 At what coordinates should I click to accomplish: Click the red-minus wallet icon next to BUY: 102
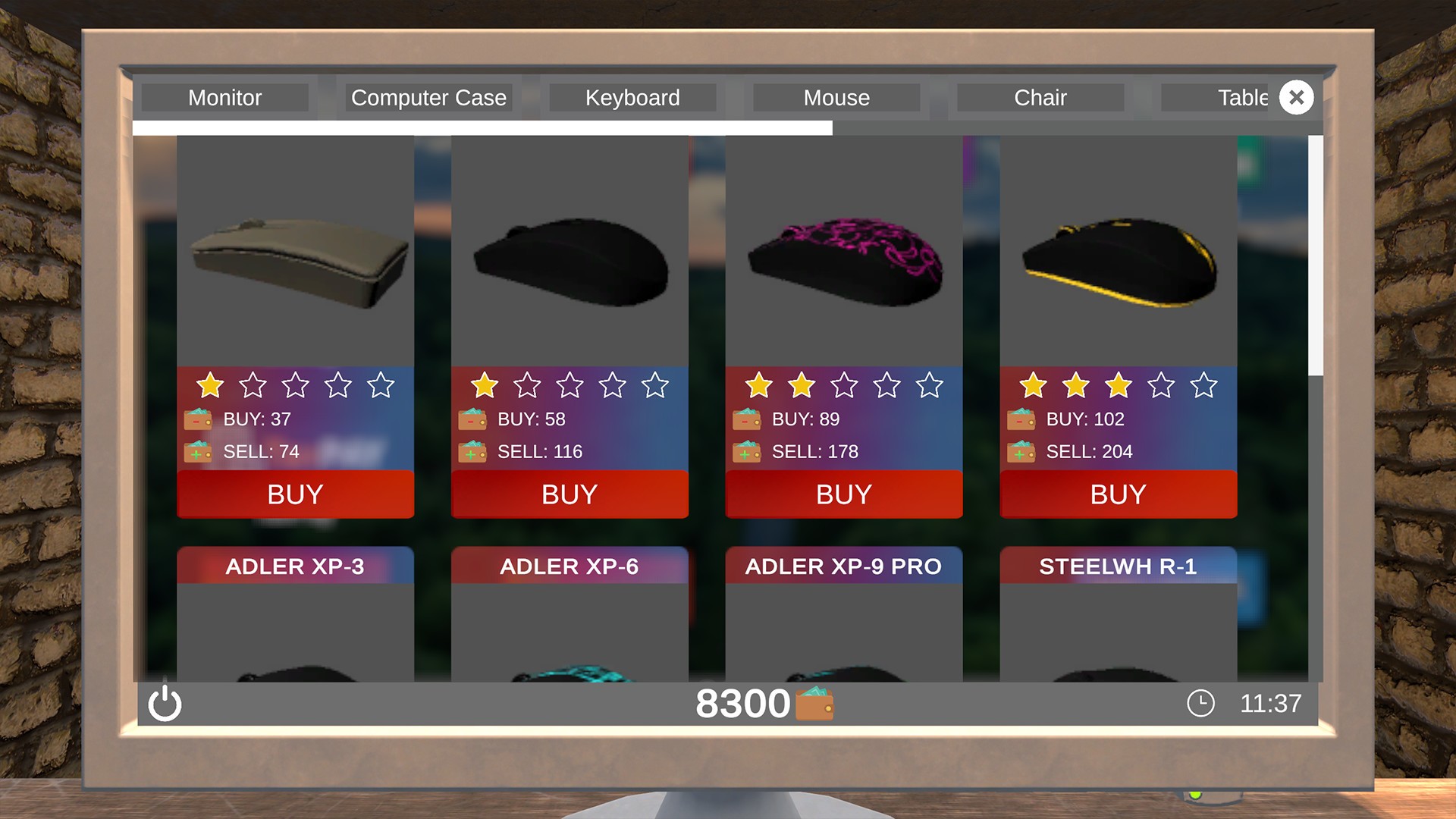pyautogui.click(x=1021, y=419)
